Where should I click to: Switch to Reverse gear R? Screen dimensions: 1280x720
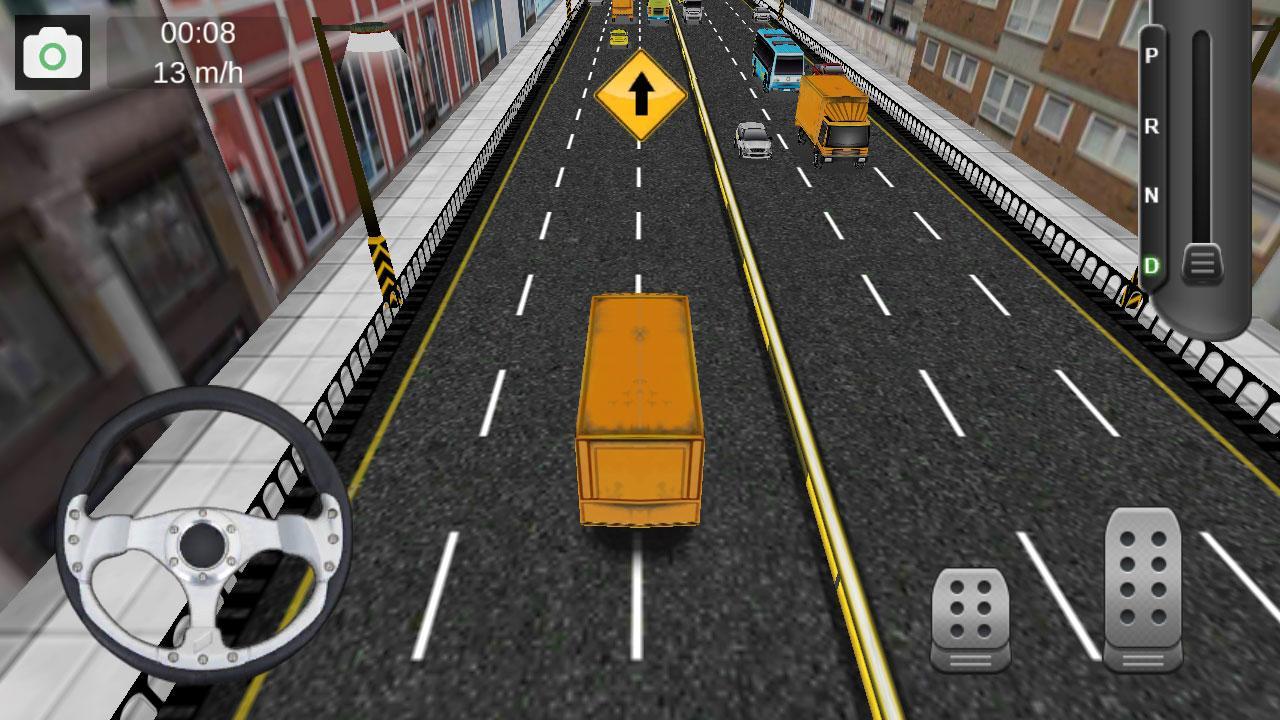coord(1152,128)
